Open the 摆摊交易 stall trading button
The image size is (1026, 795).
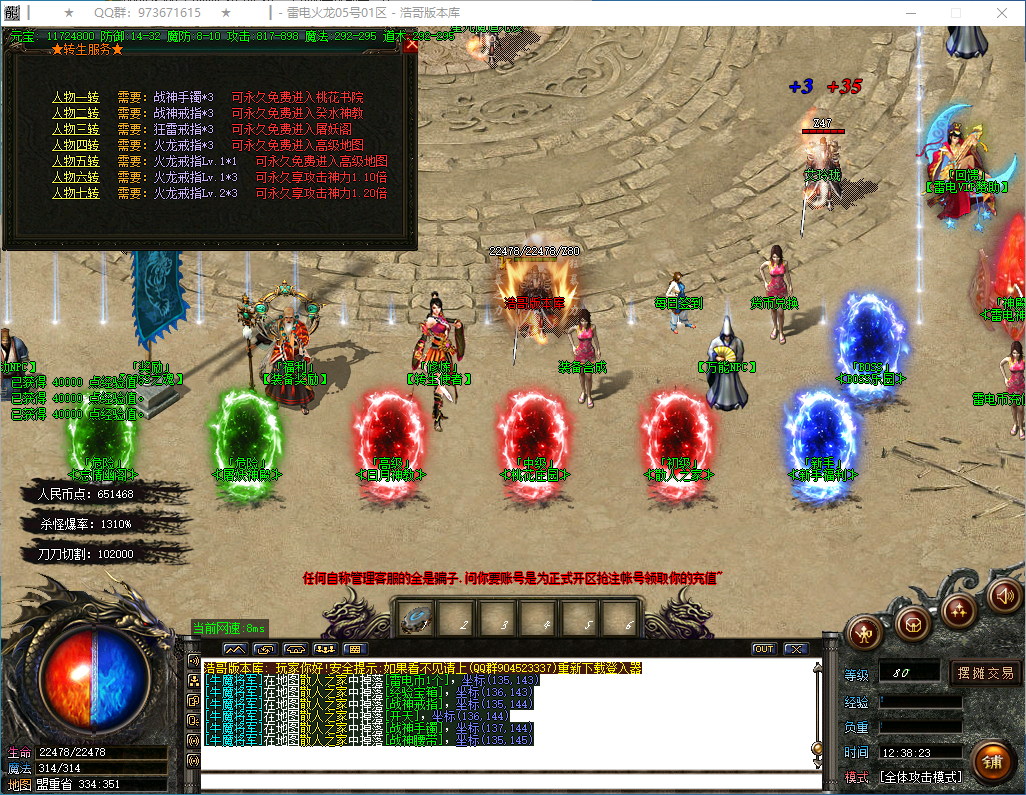(x=985, y=672)
